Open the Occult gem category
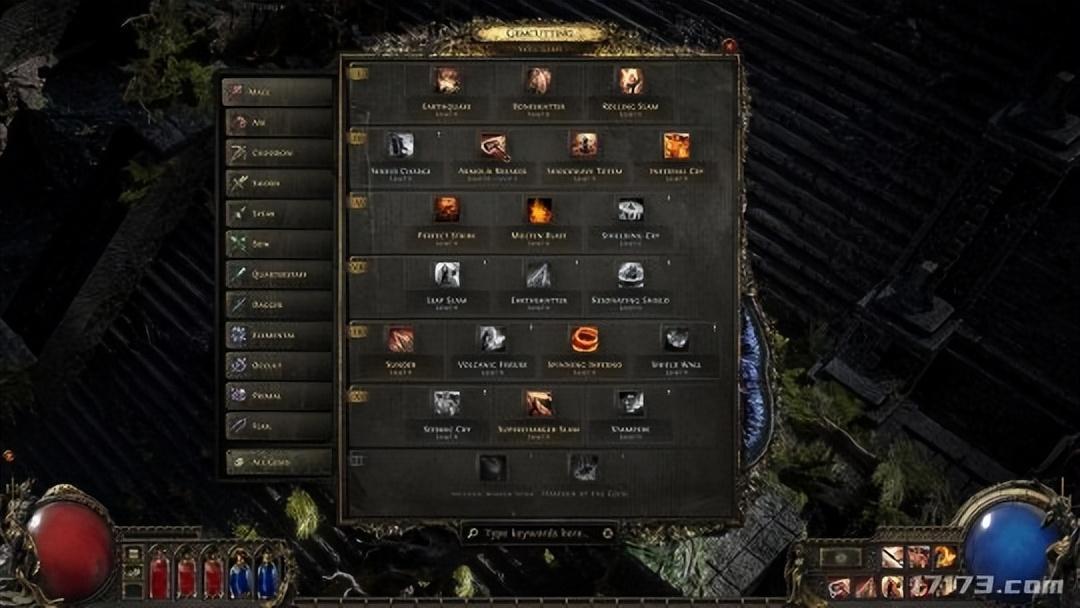This screenshot has height=608, width=1080. coord(278,366)
